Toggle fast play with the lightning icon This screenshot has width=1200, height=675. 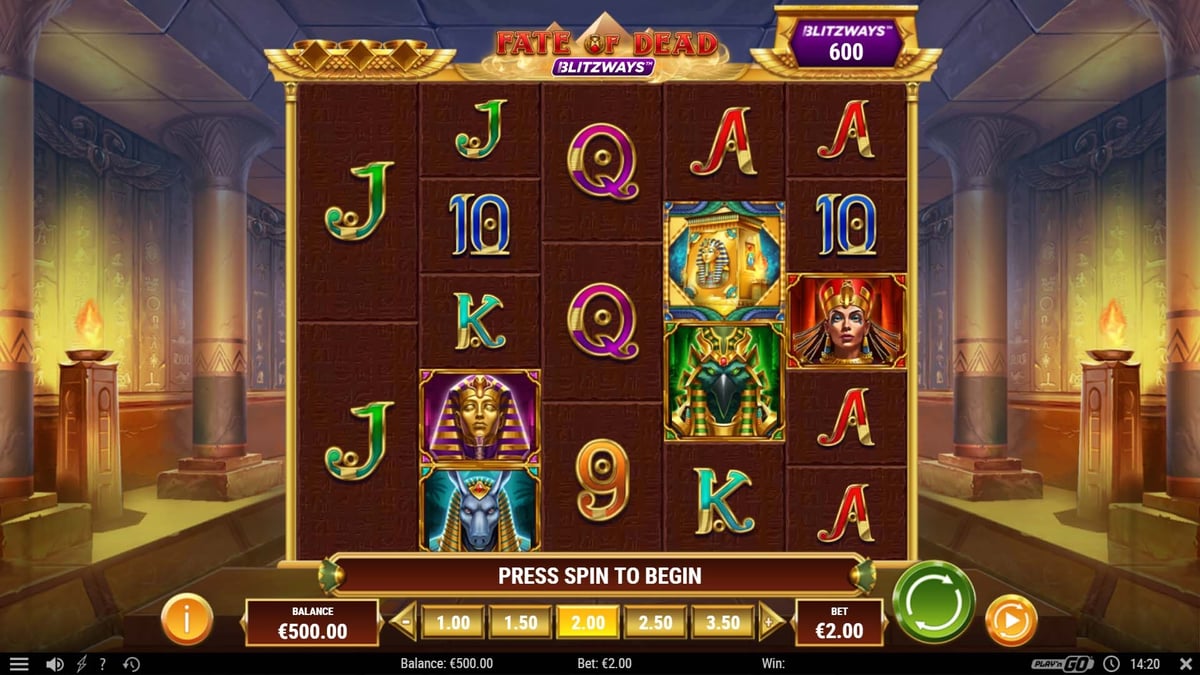tap(81, 664)
